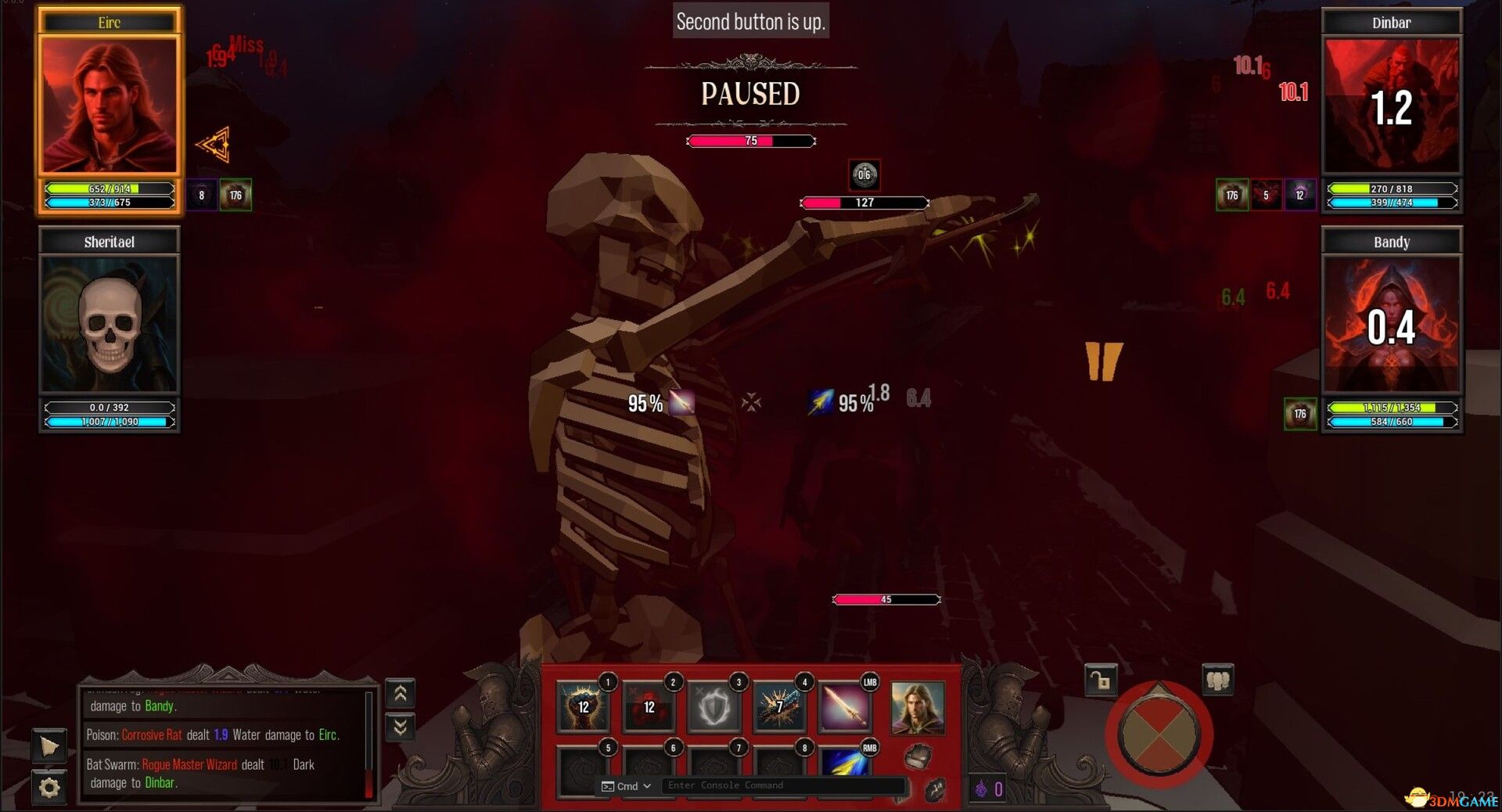Image resolution: width=1502 pixels, height=812 pixels.
Task: Click the hero portrait beside the hotbar
Action: coord(917,708)
